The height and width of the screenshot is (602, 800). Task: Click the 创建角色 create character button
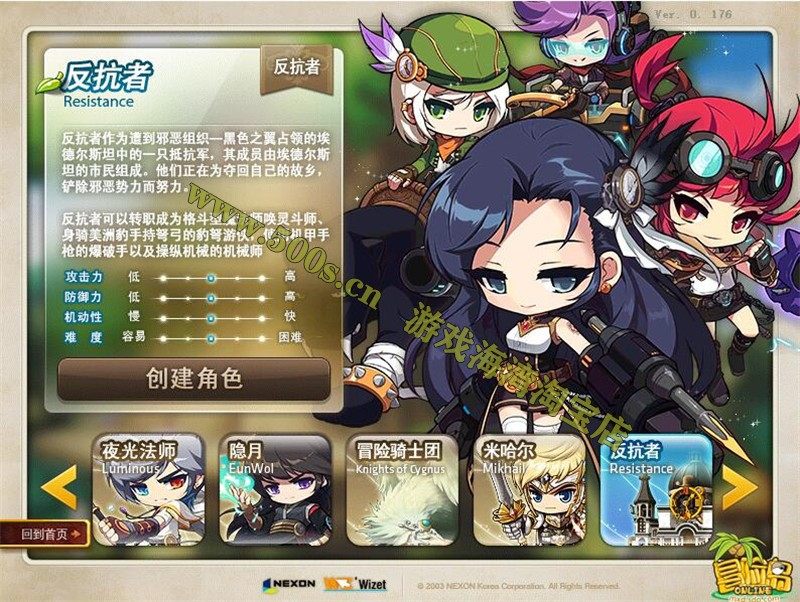point(194,379)
